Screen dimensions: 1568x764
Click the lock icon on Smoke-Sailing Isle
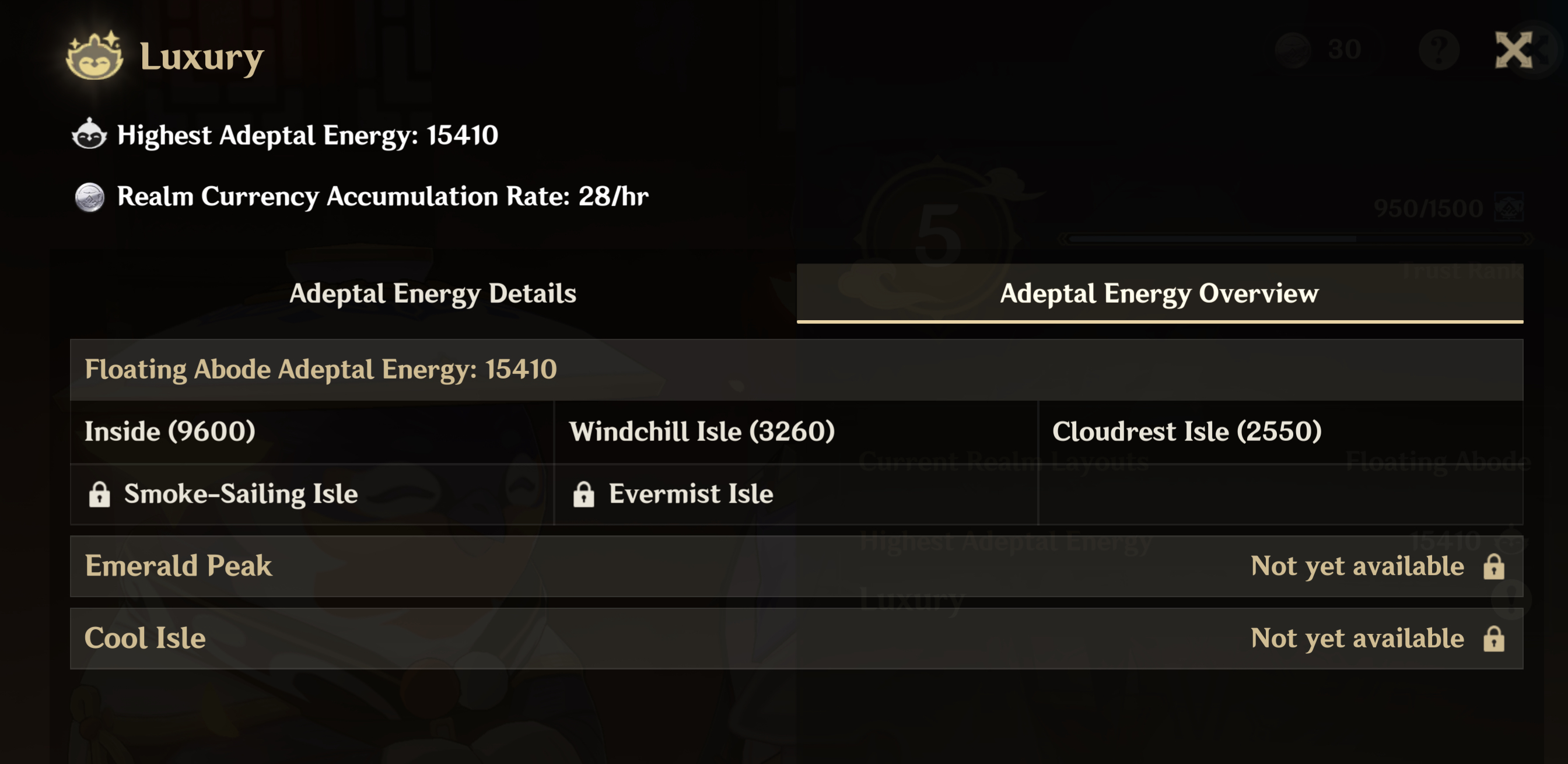point(100,495)
